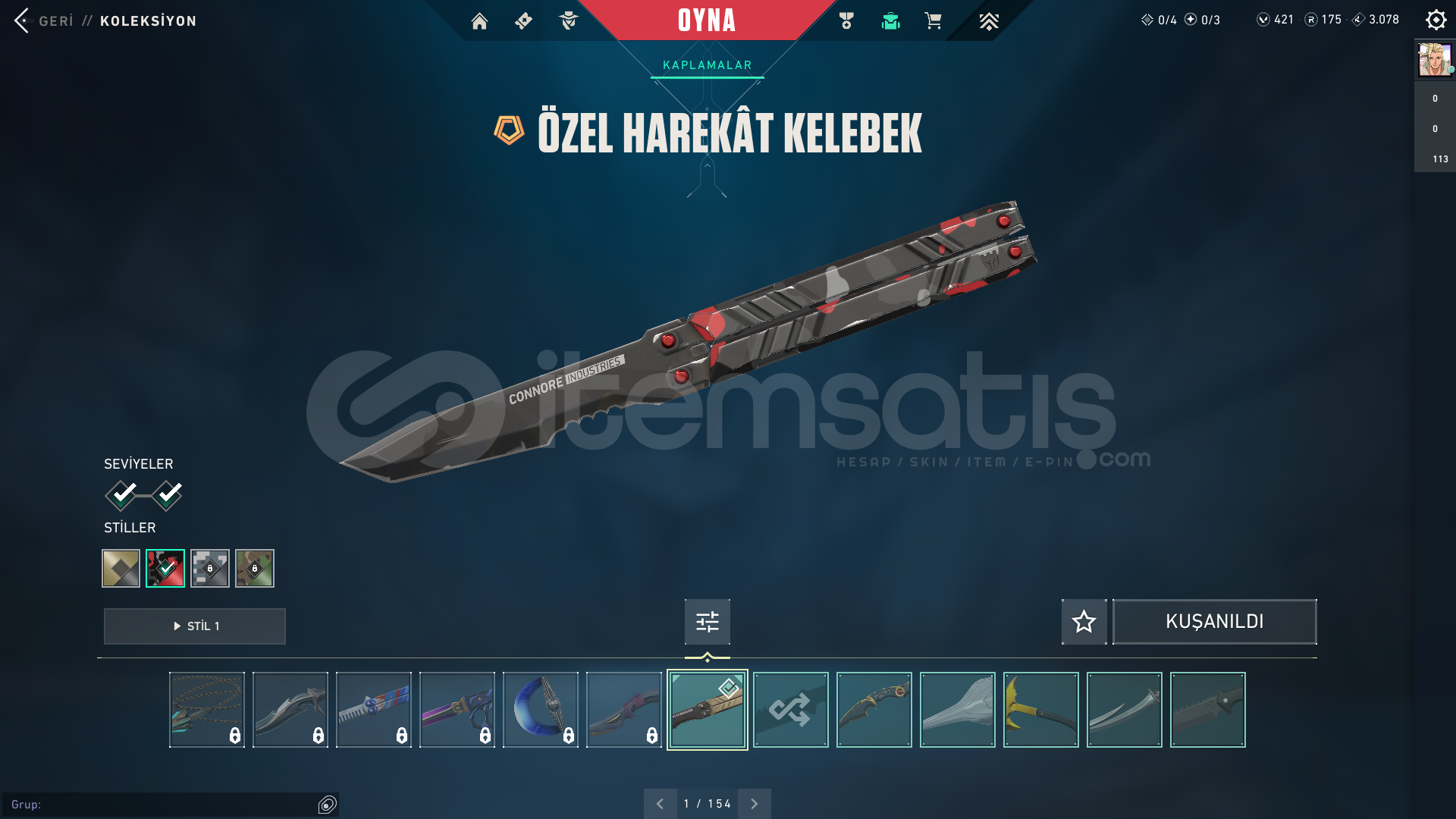This screenshot has height=819, width=1456.
Task: Select the blue karambit knife thumbnail
Action: pos(540,709)
